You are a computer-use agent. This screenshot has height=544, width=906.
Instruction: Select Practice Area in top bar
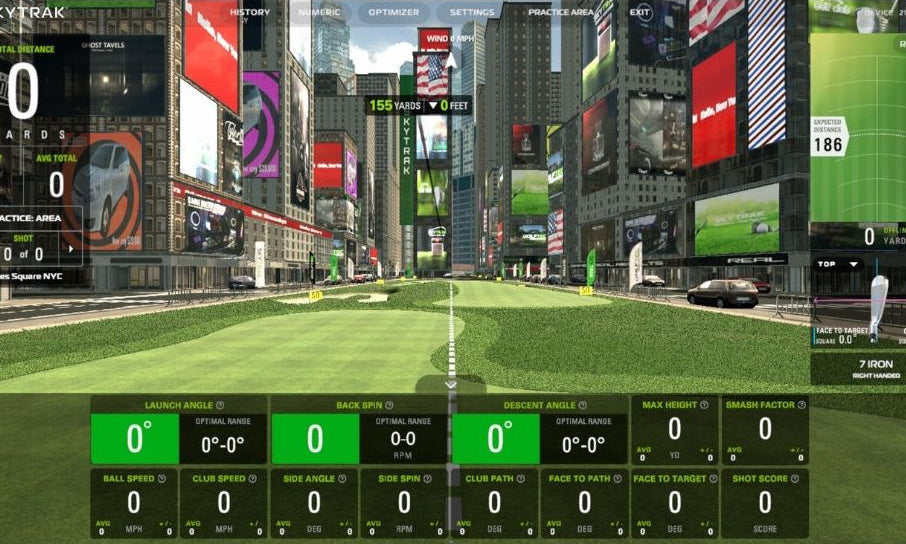[560, 12]
